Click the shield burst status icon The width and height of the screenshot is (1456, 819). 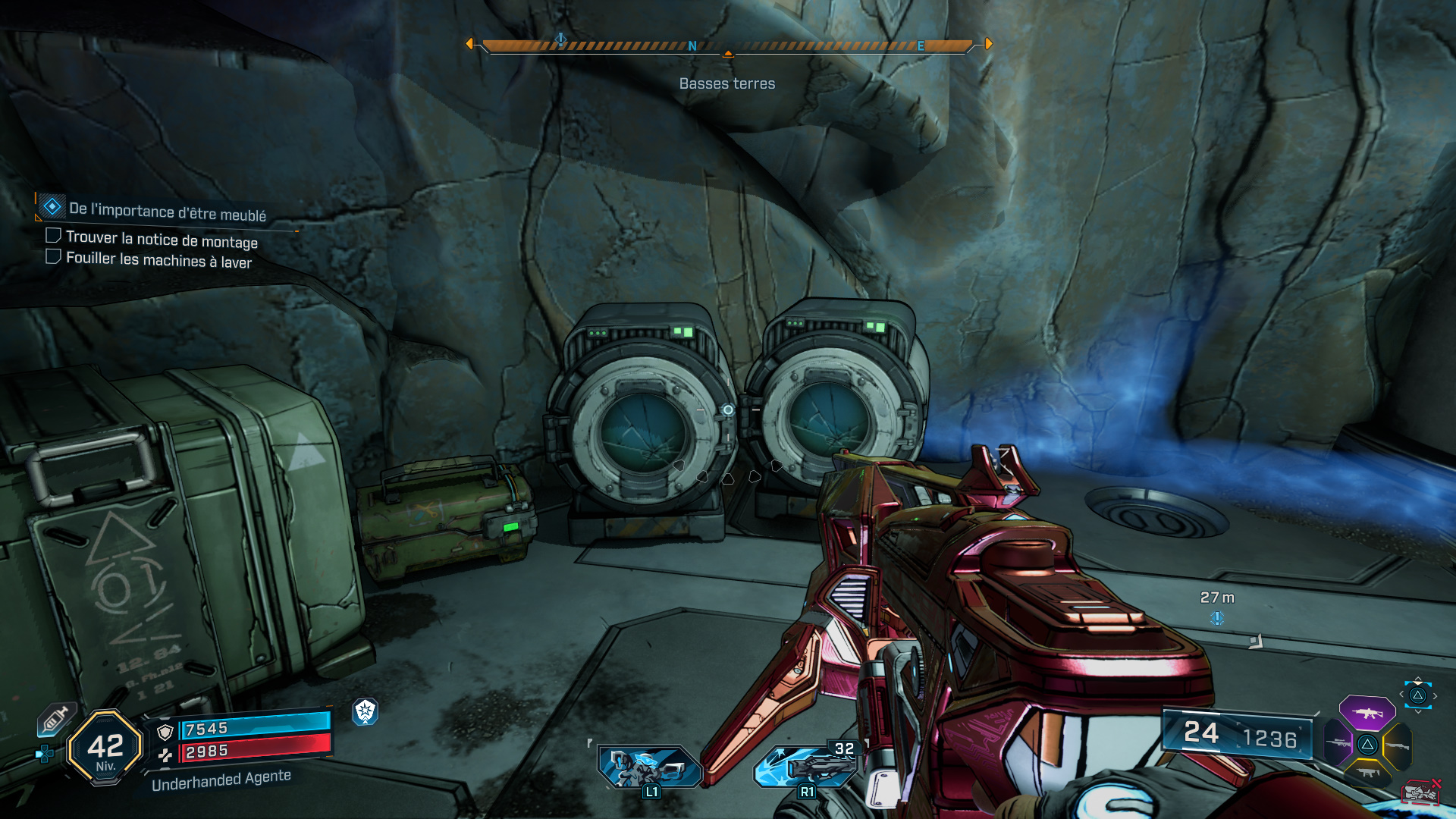click(x=366, y=711)
